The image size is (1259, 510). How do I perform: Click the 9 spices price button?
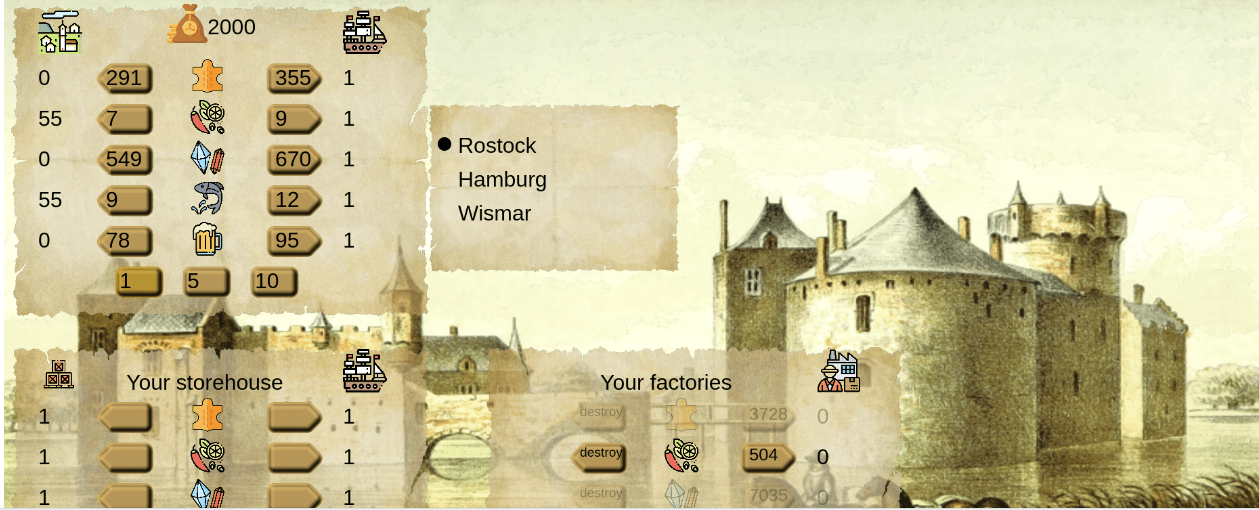click(294, 119)
